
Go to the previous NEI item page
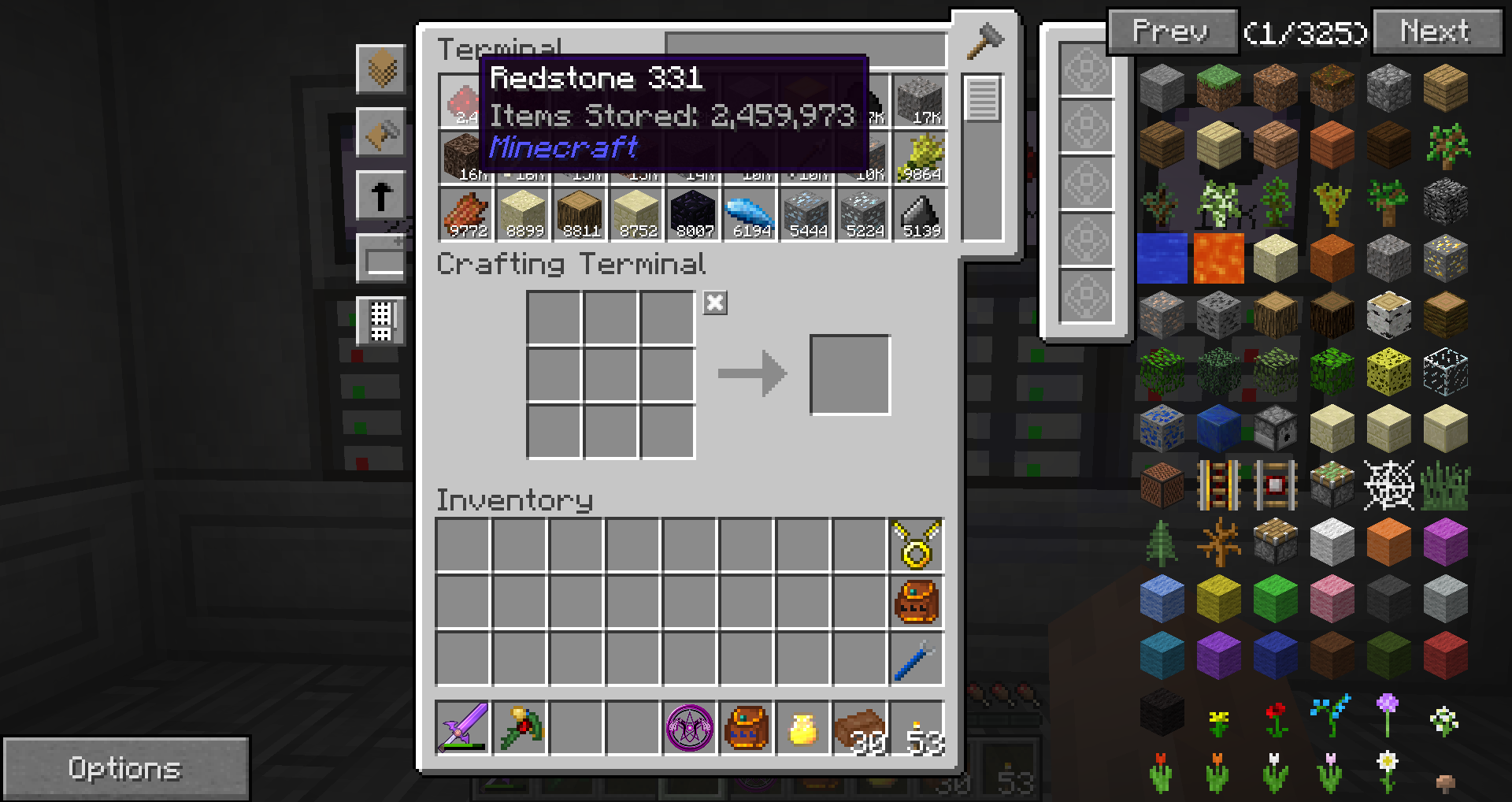point(1171,32)
